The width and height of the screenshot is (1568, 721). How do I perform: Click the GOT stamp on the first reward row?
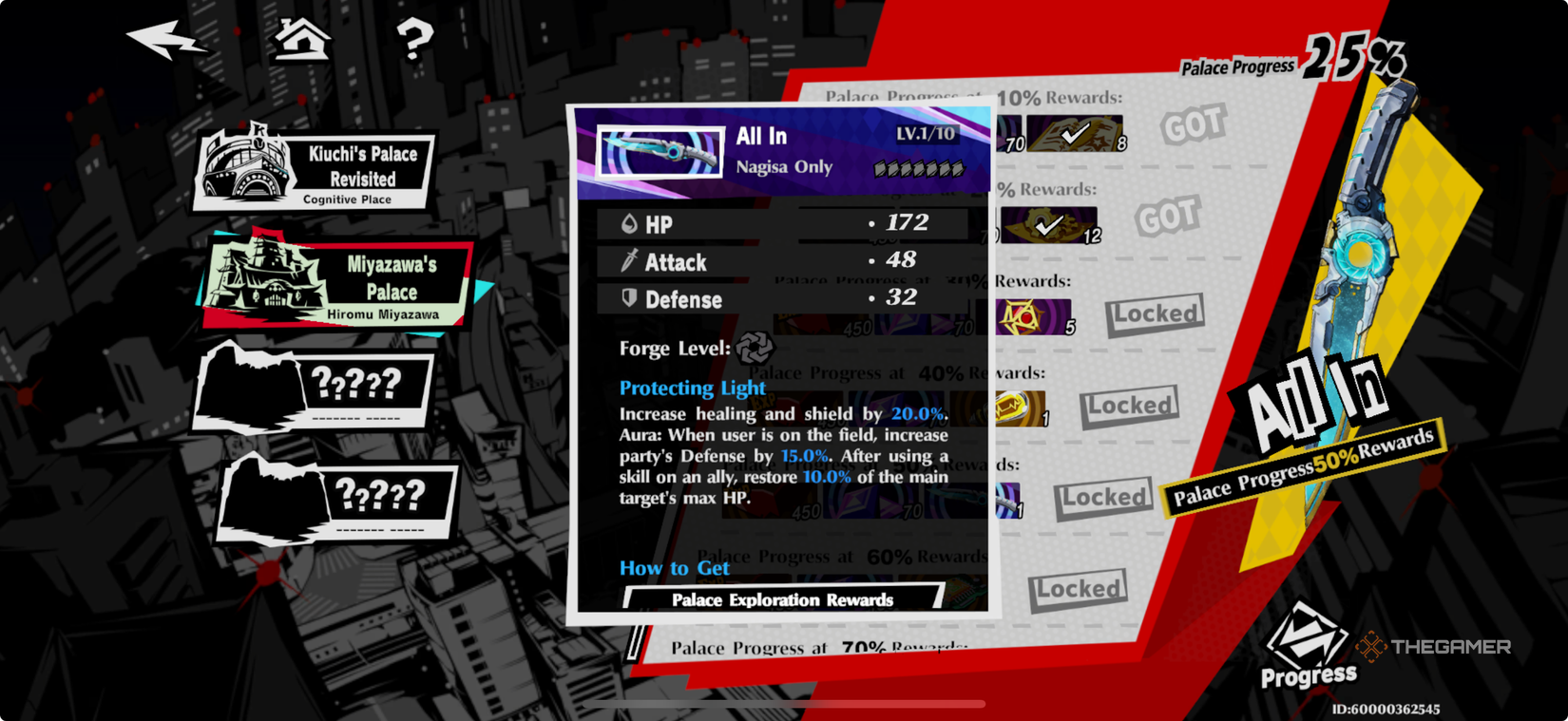tap(1193, 123)
